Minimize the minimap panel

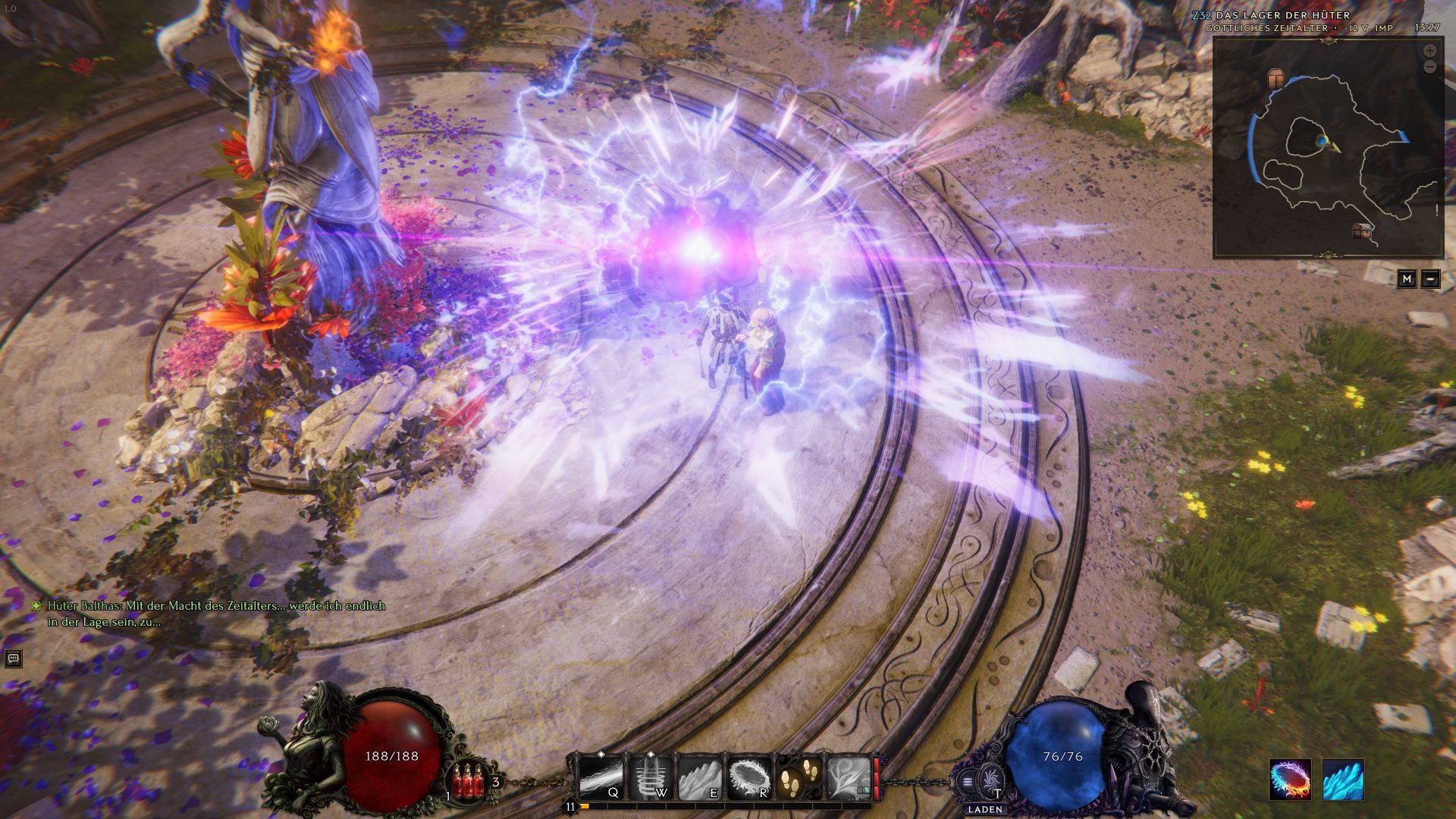pos(1430,279)
